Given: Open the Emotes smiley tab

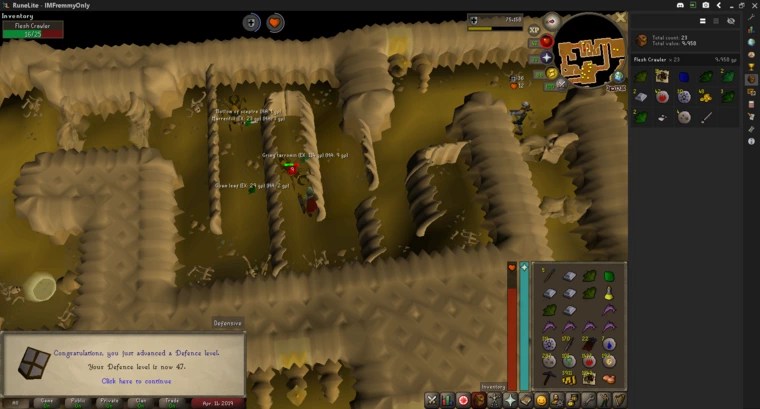Looking at the screenshot, I should (541, 400).
